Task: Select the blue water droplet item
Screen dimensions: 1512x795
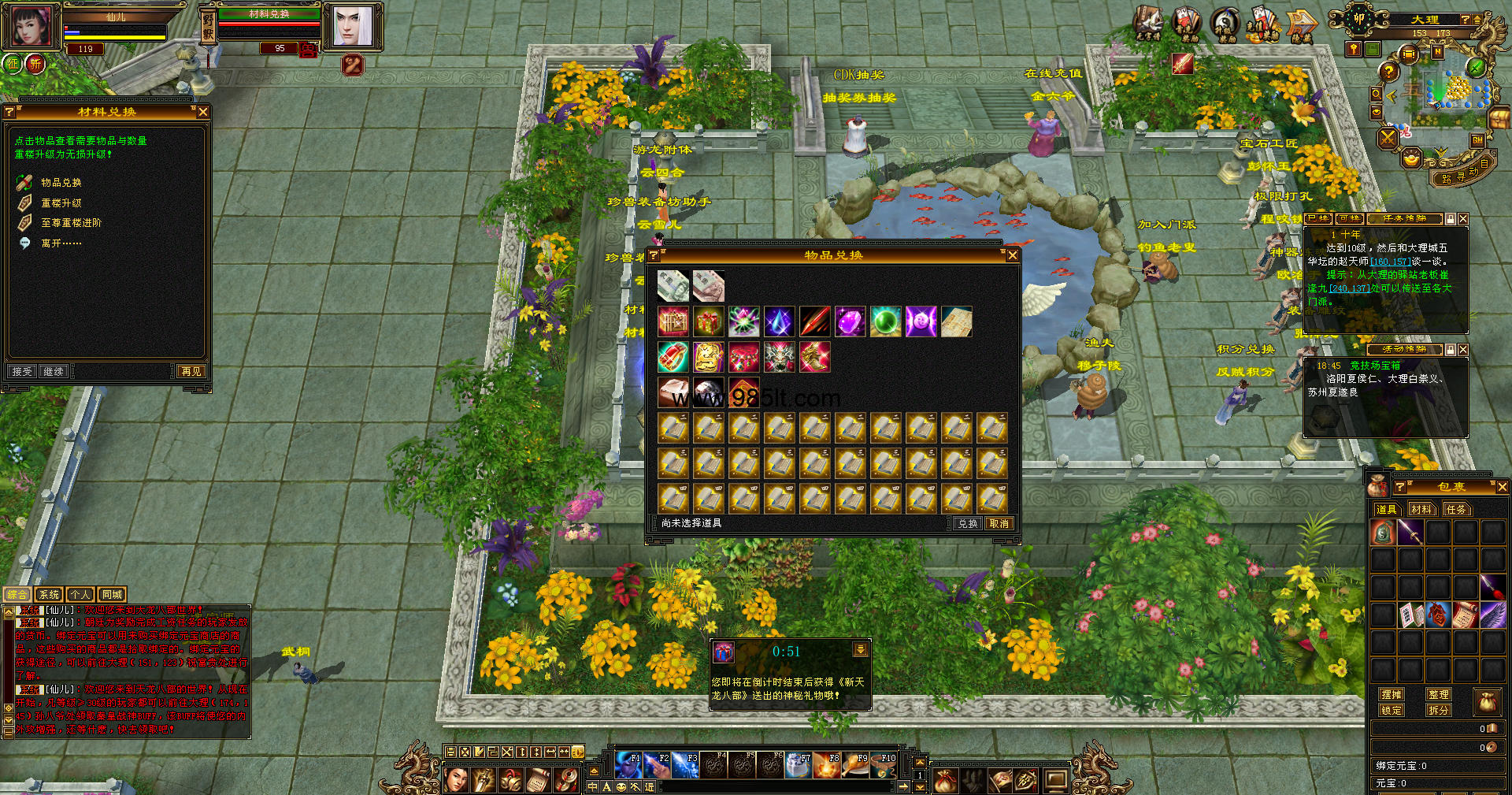Action: point(779,321)
